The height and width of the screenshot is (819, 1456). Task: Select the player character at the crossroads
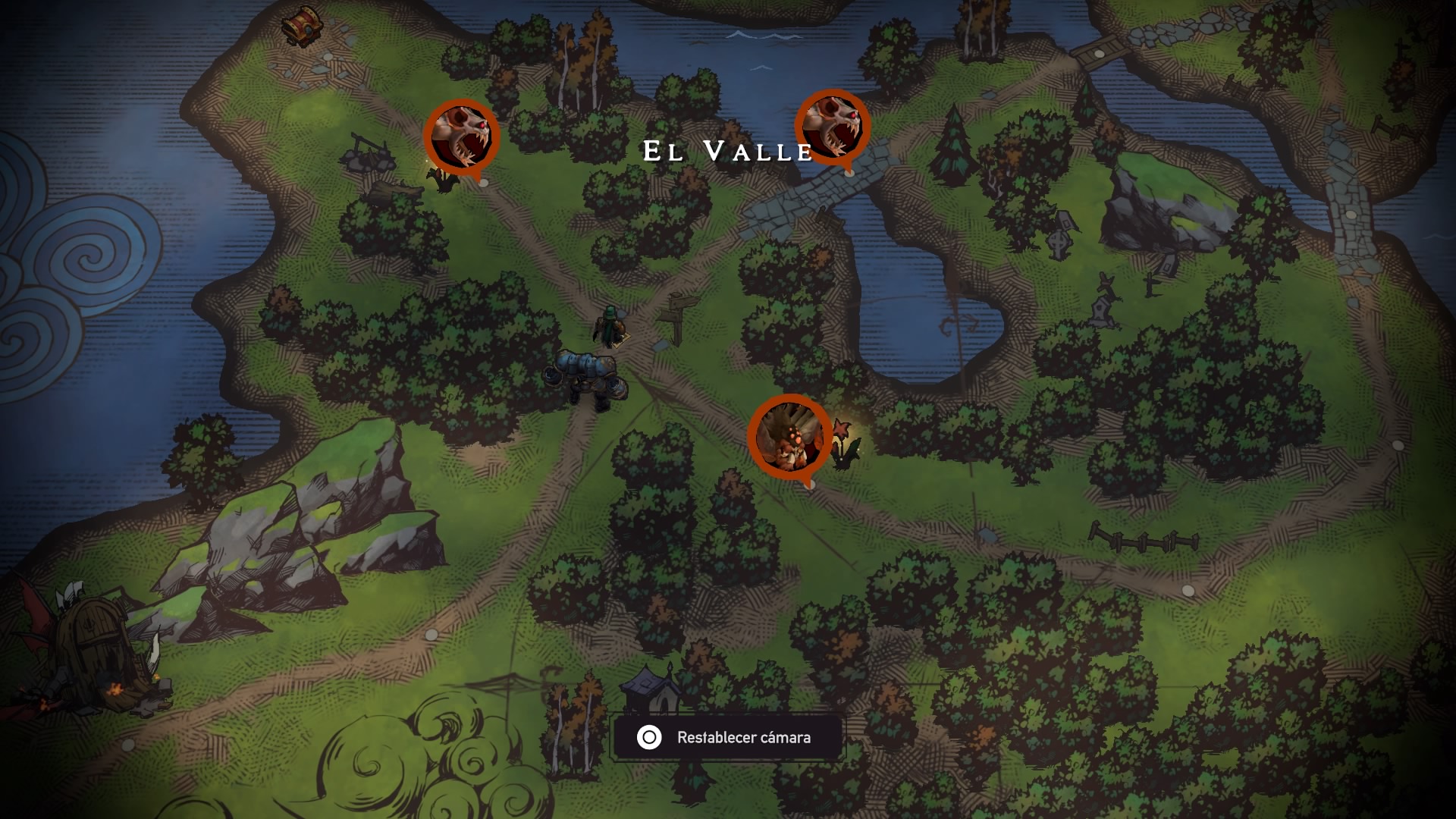pos(608,326)
